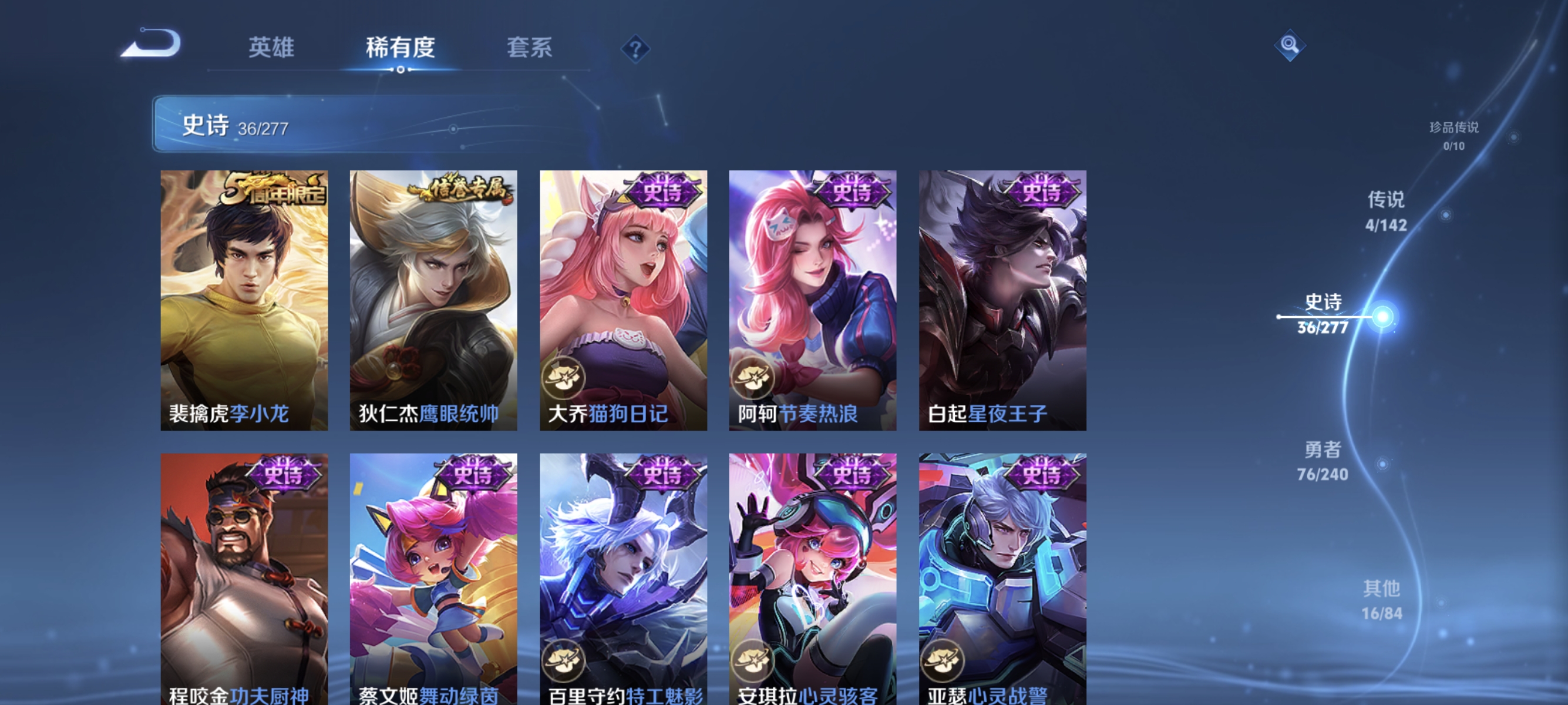
Task: Select the 珍品传说 0/10 rarity category
Action: [1454, 137]
